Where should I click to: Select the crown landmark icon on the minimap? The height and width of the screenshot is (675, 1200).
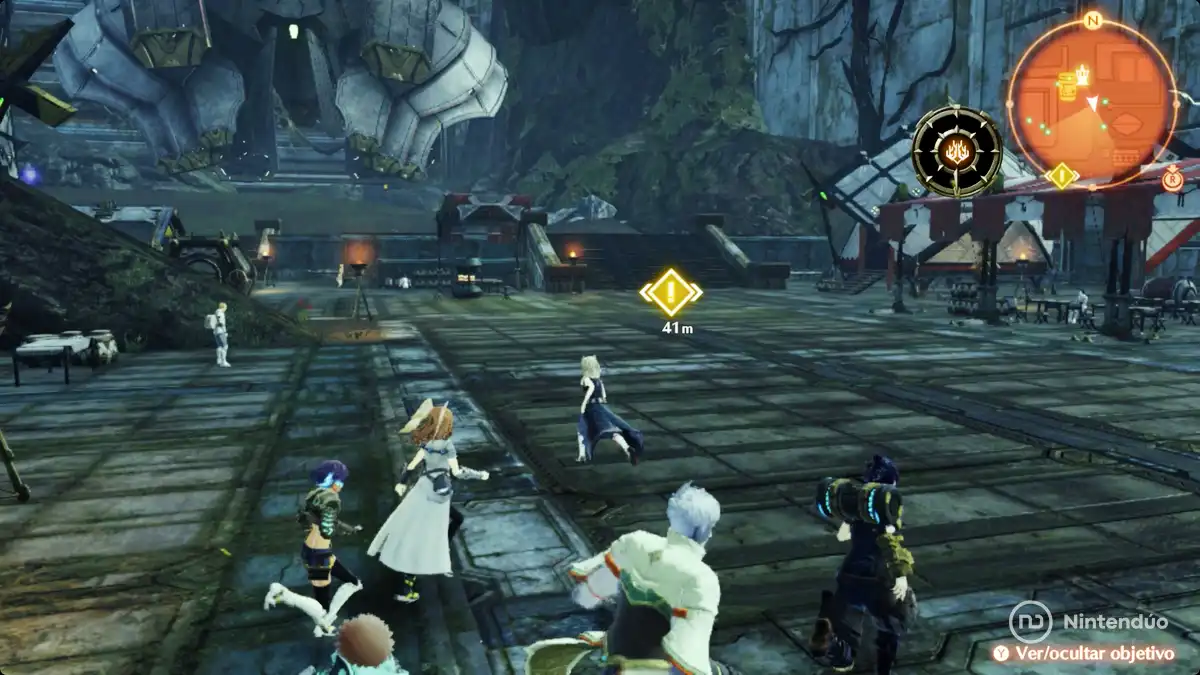click(x=1082, y=75)
